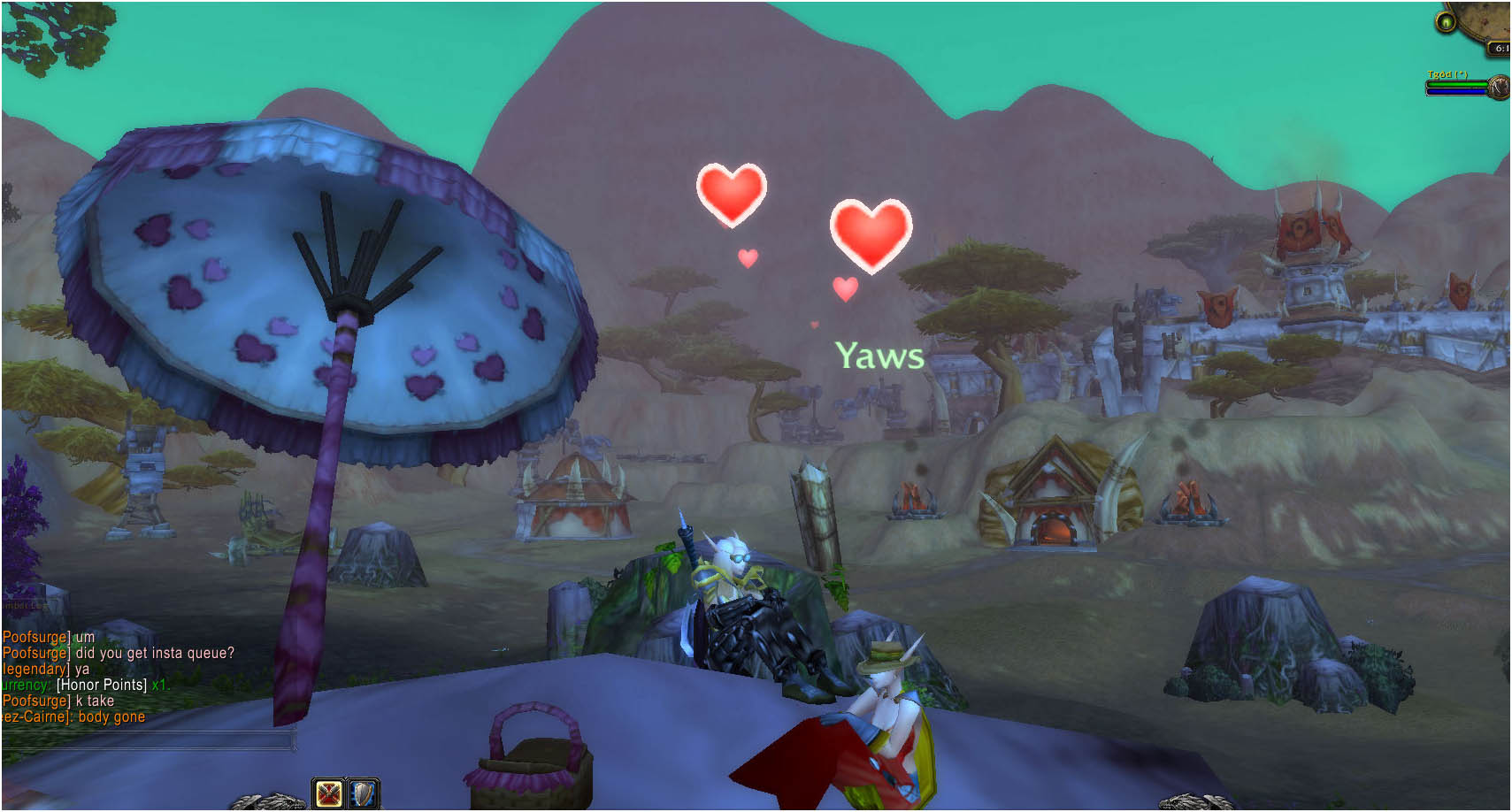
Task: Activate the shield stance icon
Action: 364,793
